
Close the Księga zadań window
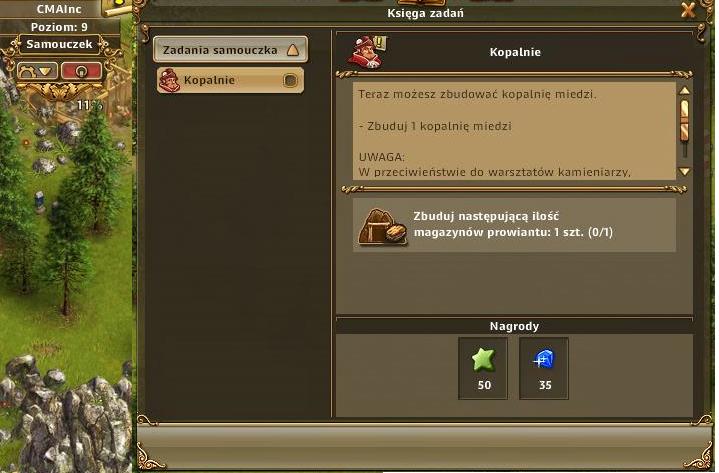(688, 11)
